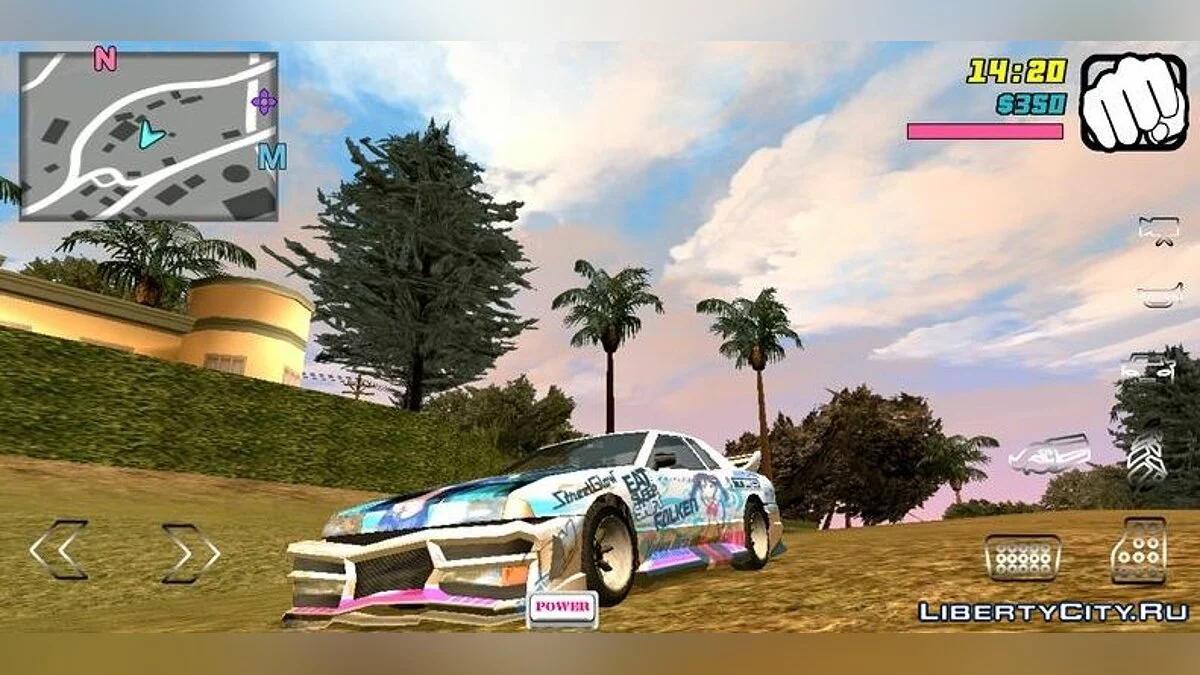Tap the tall accelerator pedal
Image resolution: width=1200 pixels, height=675 pixels.
click(x=1138, y=550)
